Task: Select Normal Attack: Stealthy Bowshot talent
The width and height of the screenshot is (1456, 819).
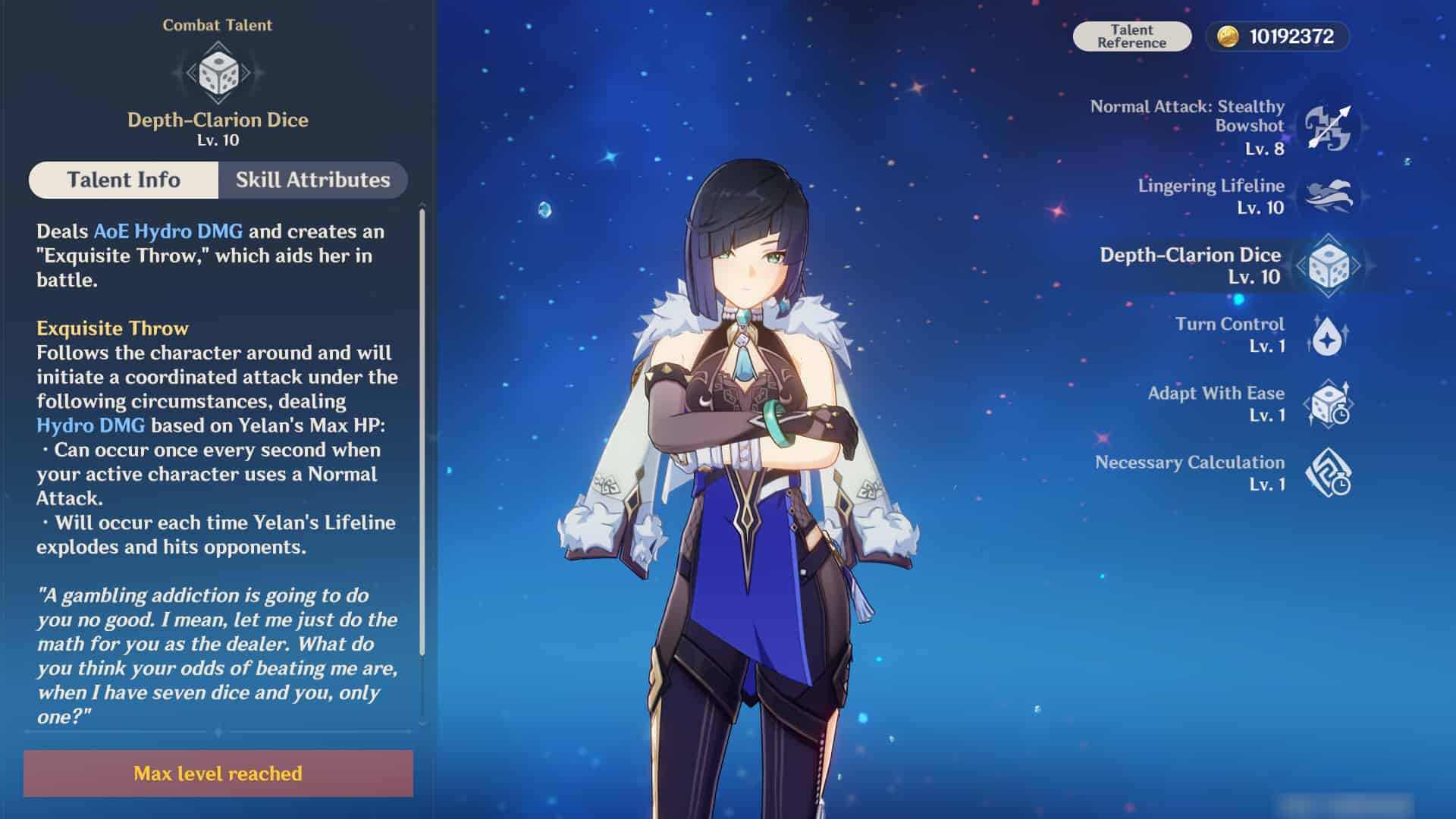Action: (1327, 127)
